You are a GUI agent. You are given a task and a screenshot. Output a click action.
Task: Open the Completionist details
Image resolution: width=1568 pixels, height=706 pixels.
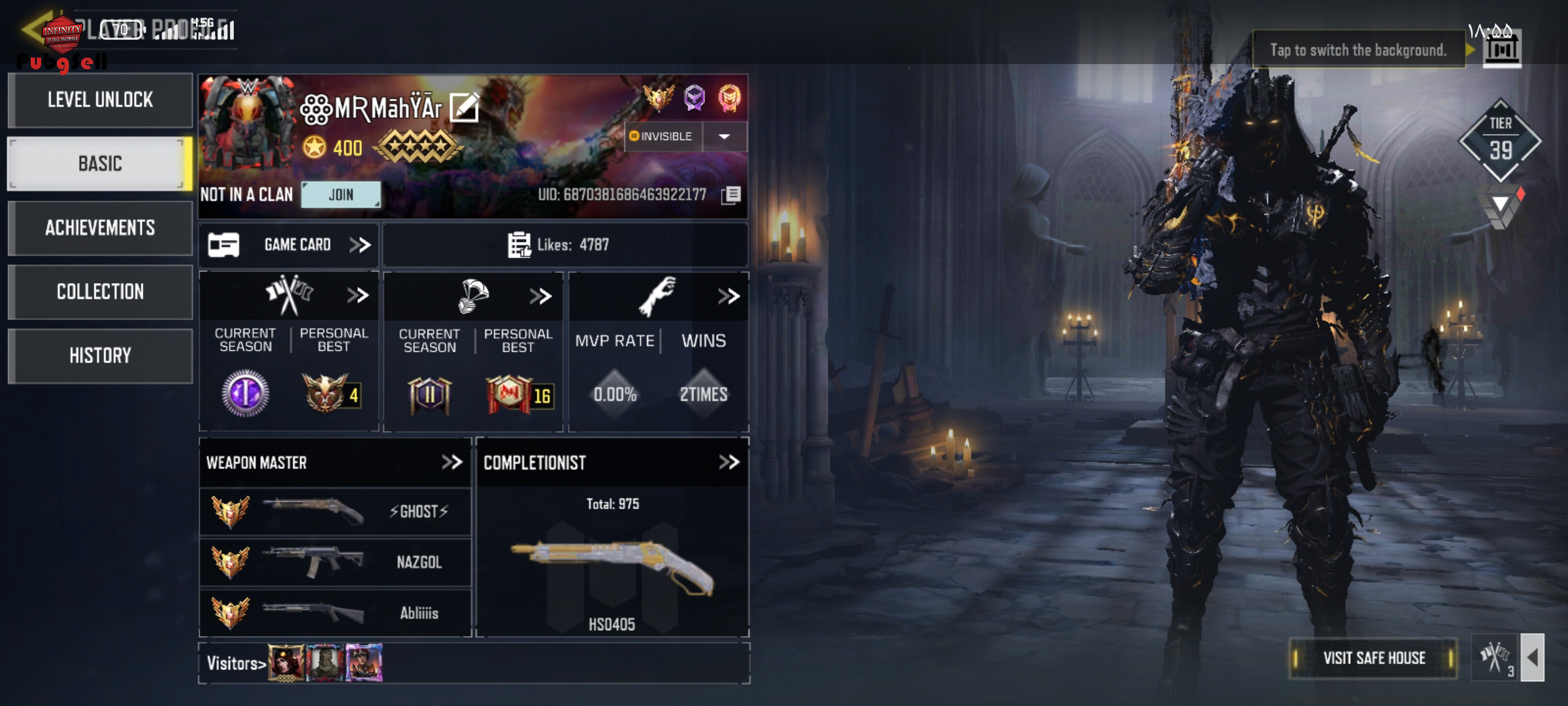coord(728,463)
